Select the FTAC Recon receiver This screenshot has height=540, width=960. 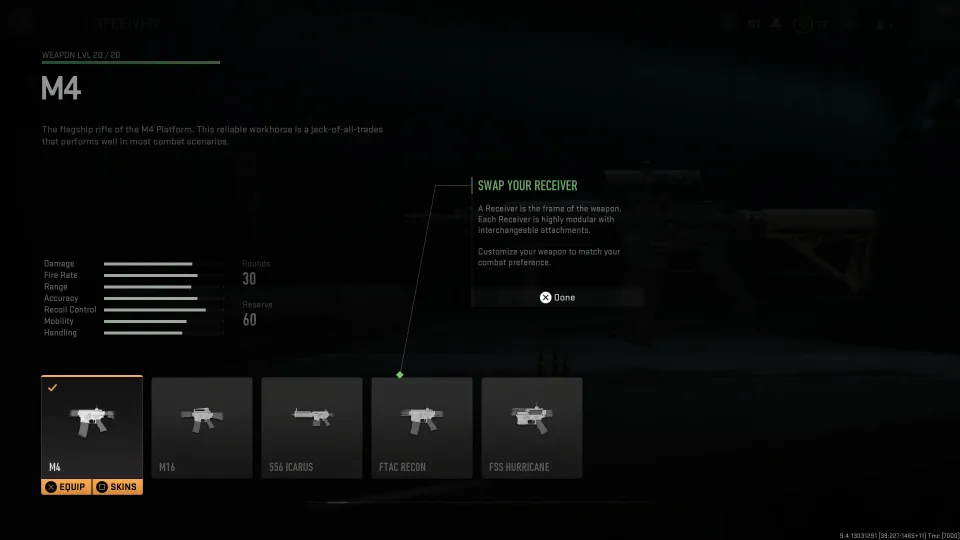click(422, 427)
